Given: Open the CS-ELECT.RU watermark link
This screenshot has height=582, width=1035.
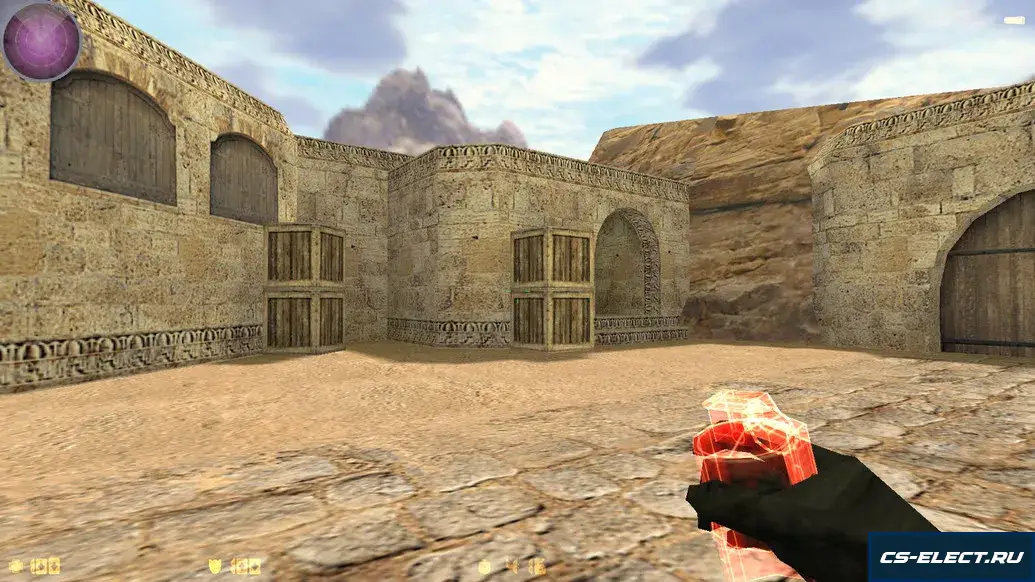Looking at the screenshot, I should point(950,556).
